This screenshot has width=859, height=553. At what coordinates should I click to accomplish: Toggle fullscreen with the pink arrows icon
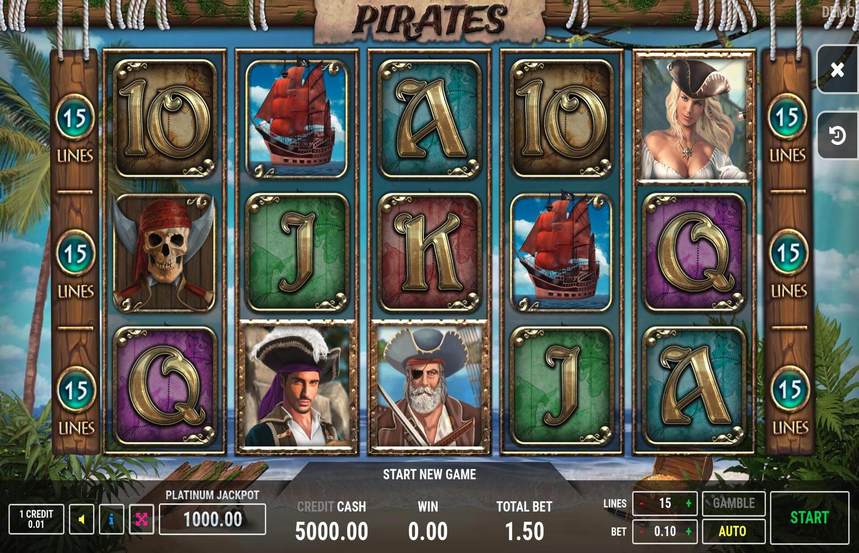pos(140,519)
